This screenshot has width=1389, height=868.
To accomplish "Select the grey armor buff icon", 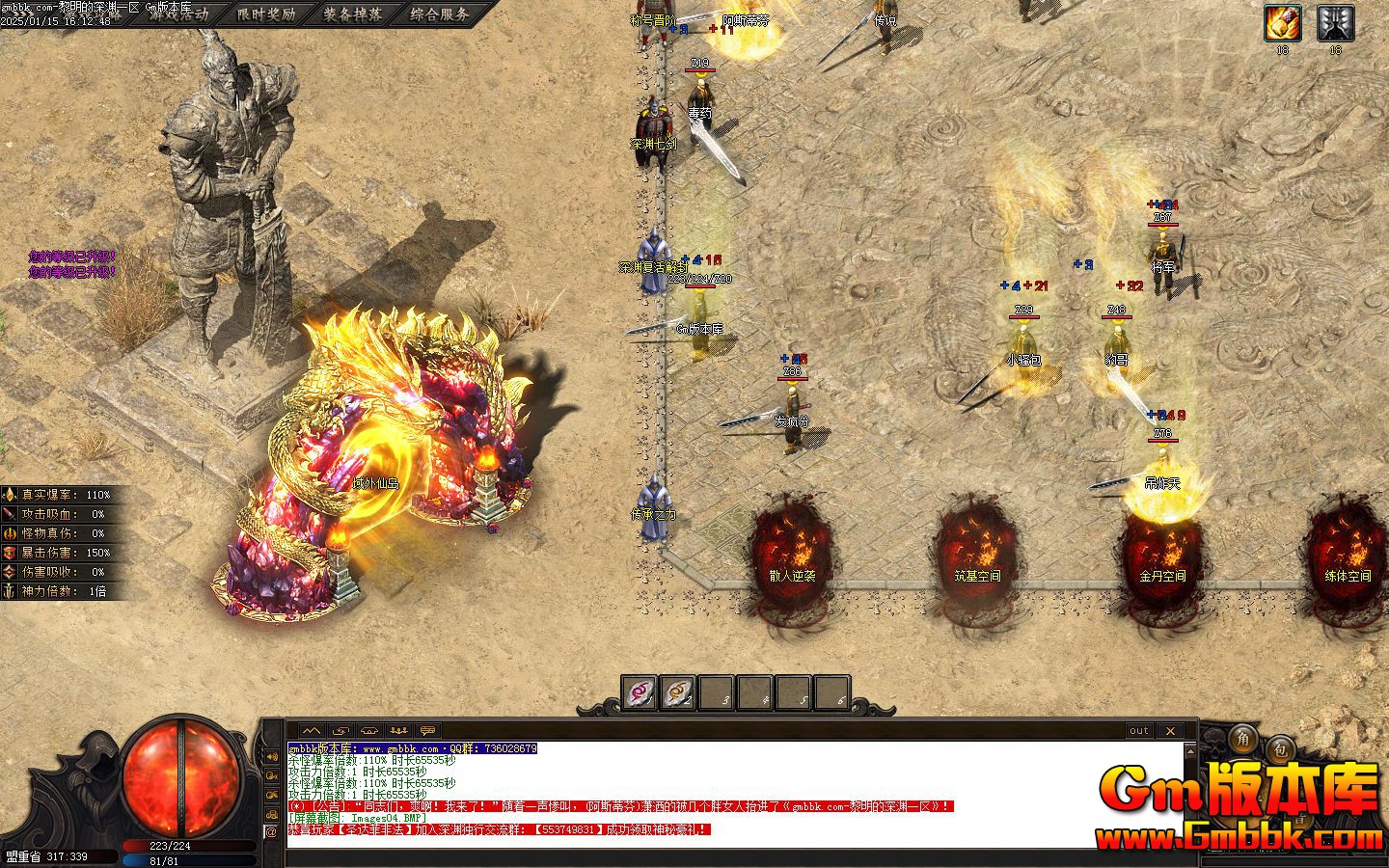I will pos(1335,23).
